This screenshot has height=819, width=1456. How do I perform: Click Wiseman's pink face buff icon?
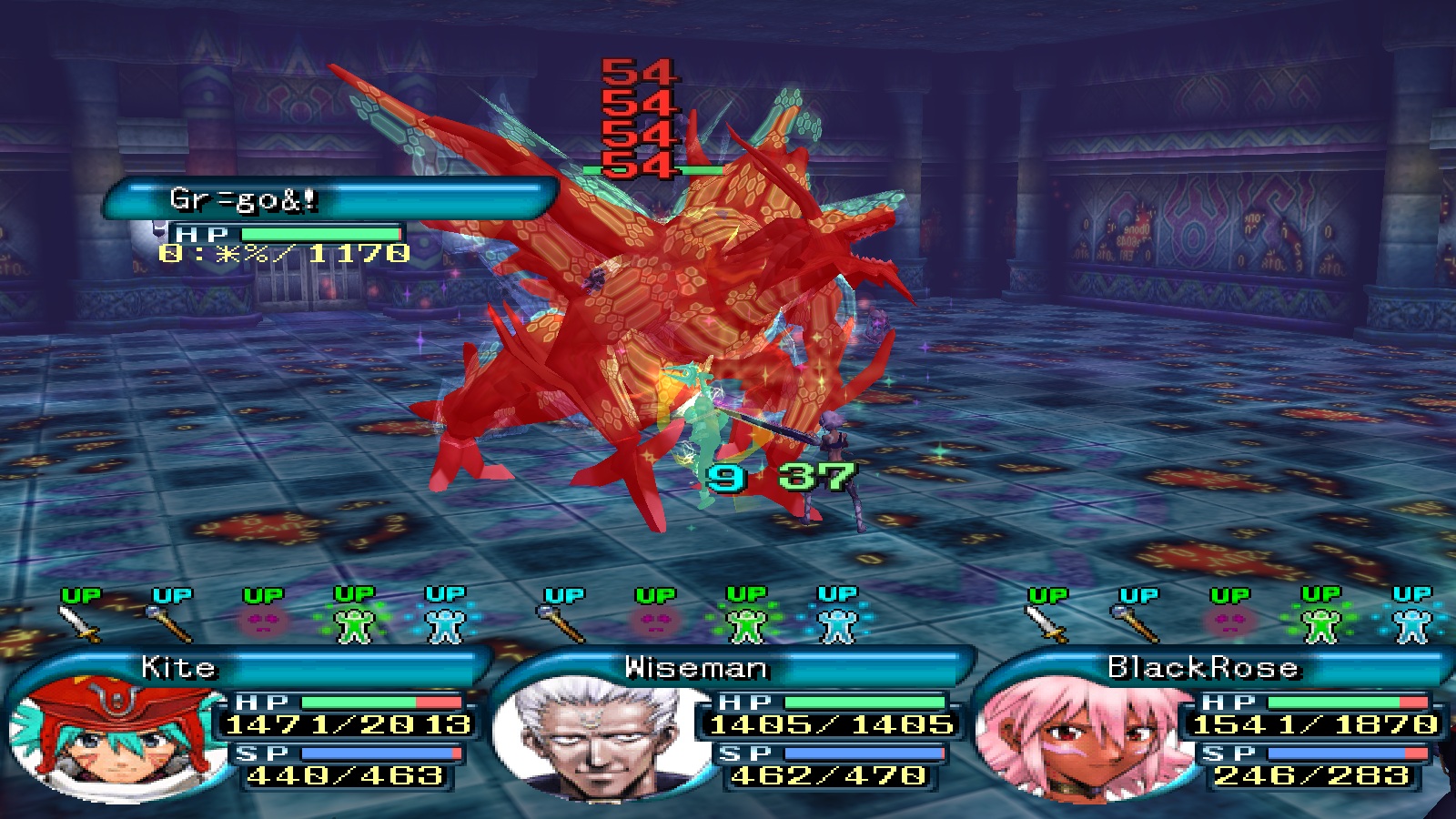point(655,623)
